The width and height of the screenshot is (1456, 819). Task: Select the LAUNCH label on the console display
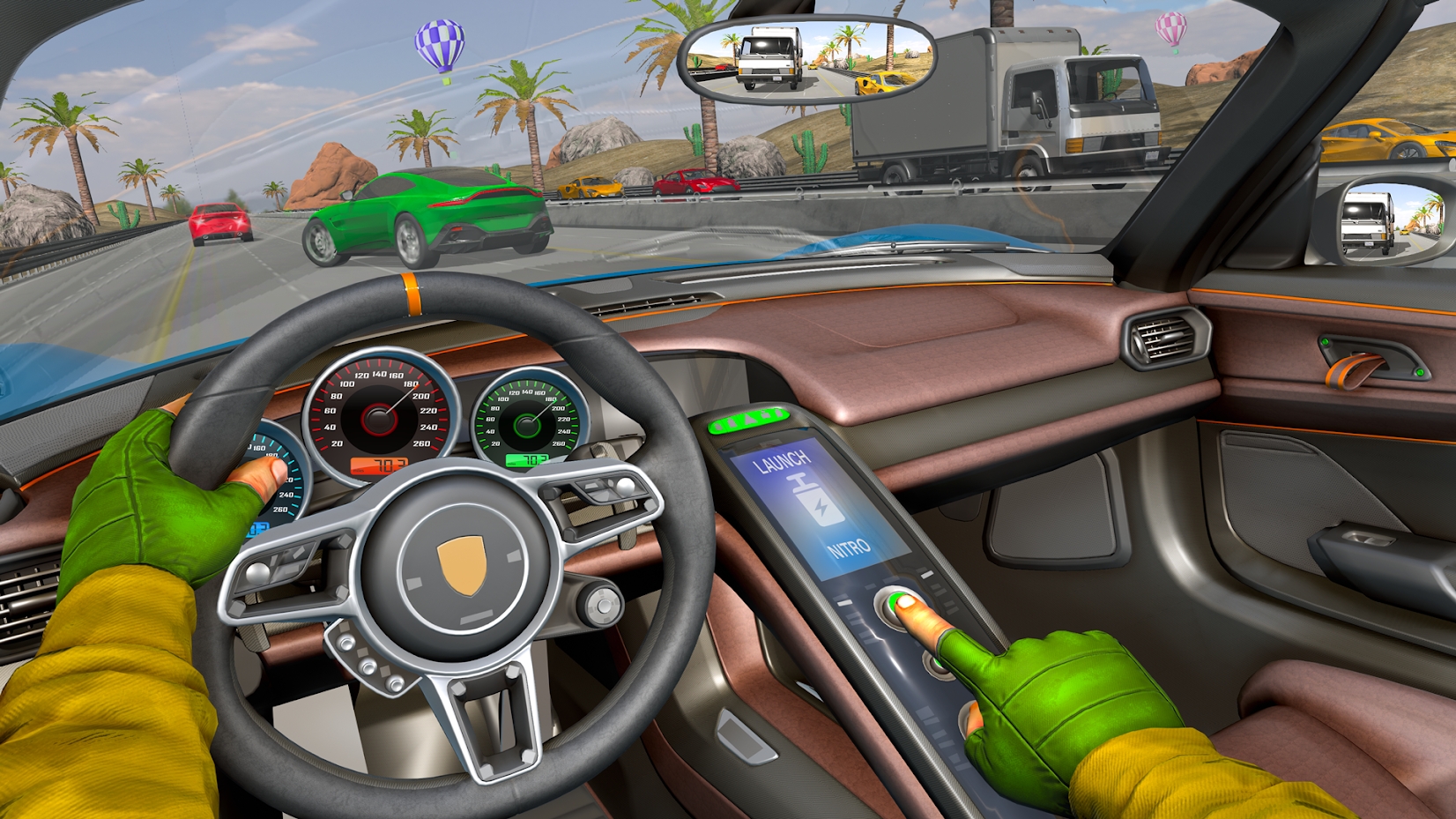click(780, 460)
